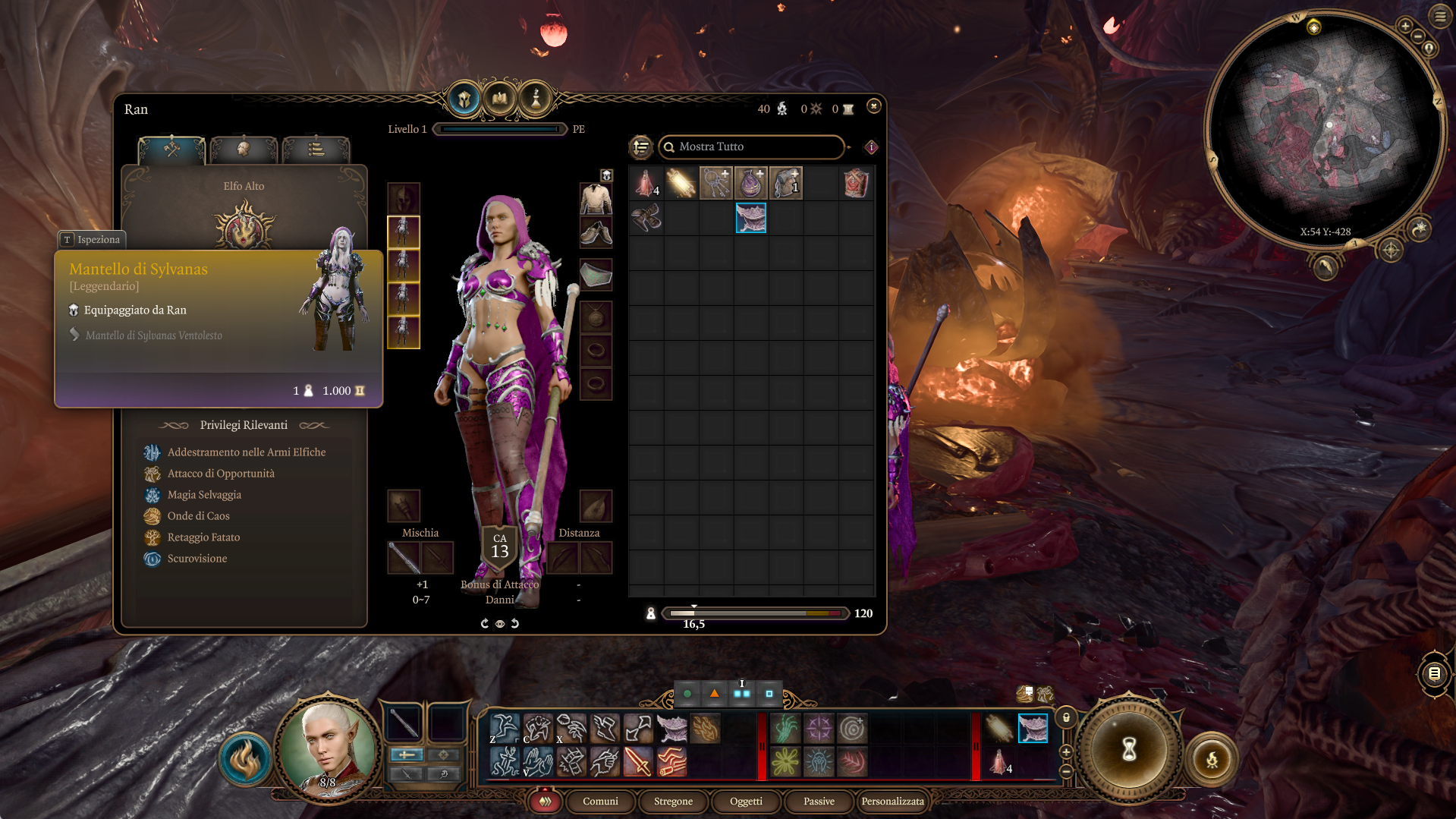This screenshot has height=819, width=1456.
Task: Click the red potion stack in inventory
Action: (646, 184)
